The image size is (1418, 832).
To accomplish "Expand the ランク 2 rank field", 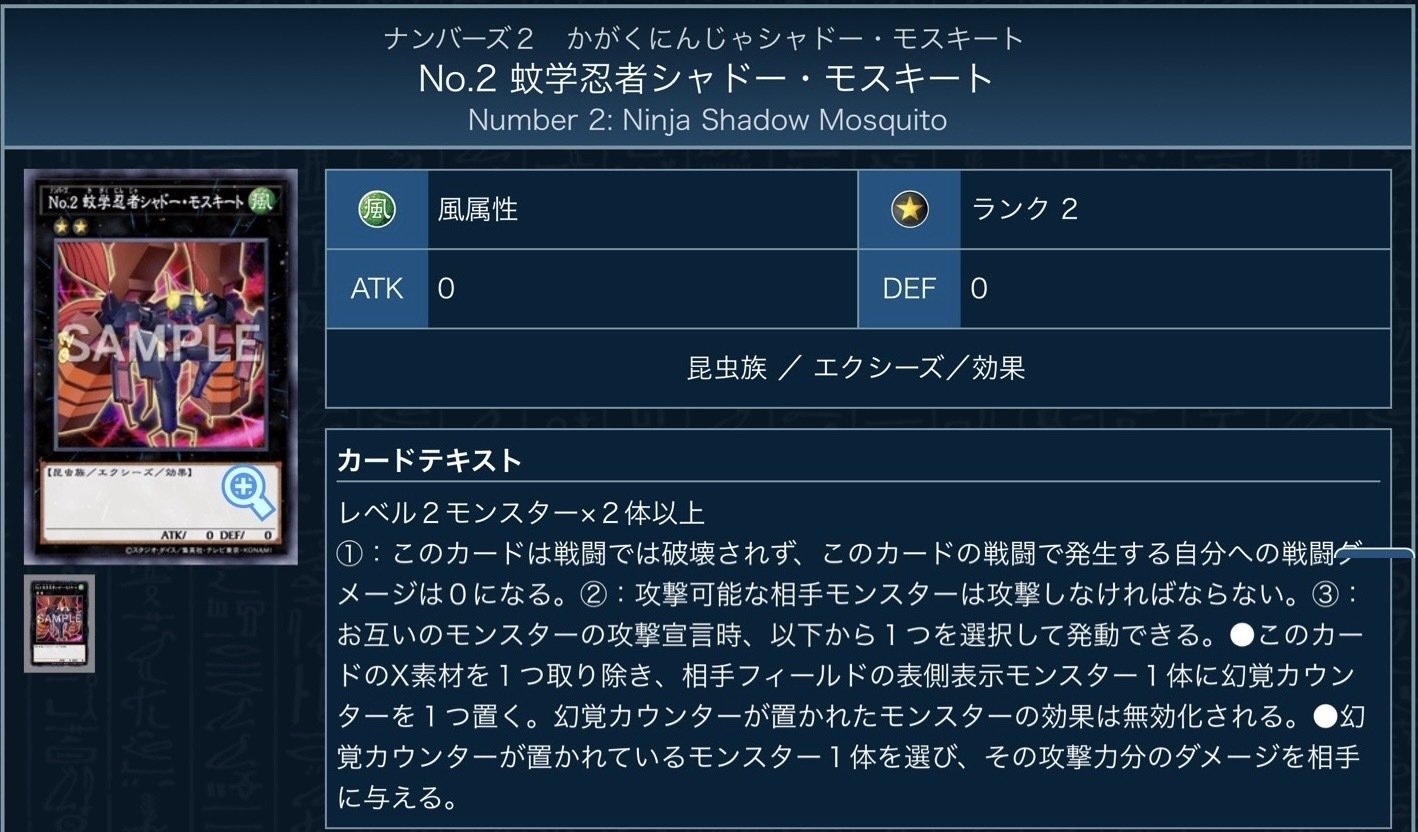I will click(x=1180, y=209).
